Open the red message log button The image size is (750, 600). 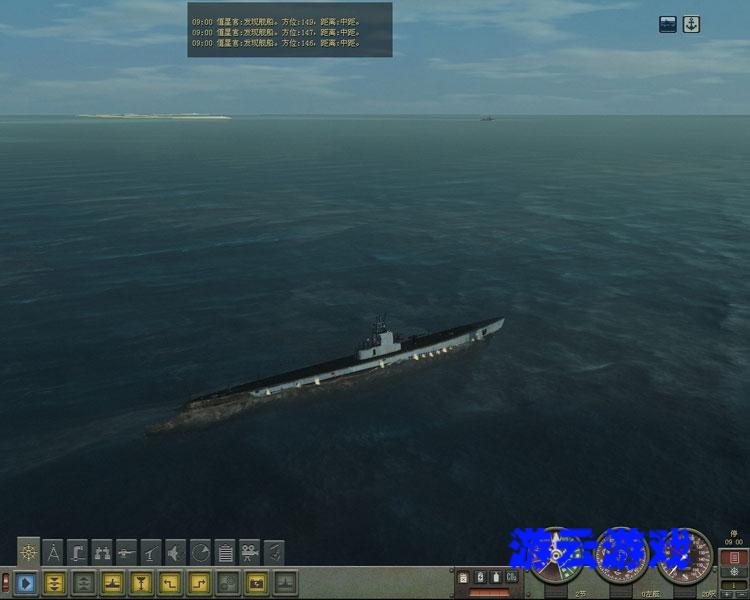734,556
